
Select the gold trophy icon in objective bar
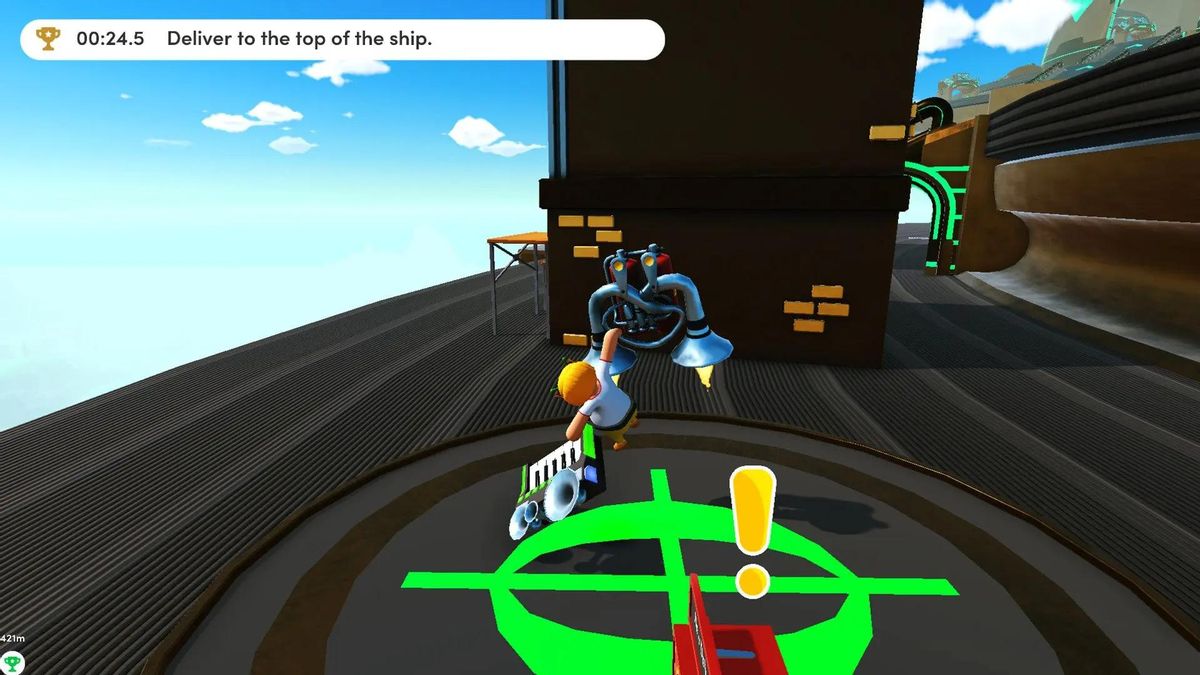[x=47, y=39]
